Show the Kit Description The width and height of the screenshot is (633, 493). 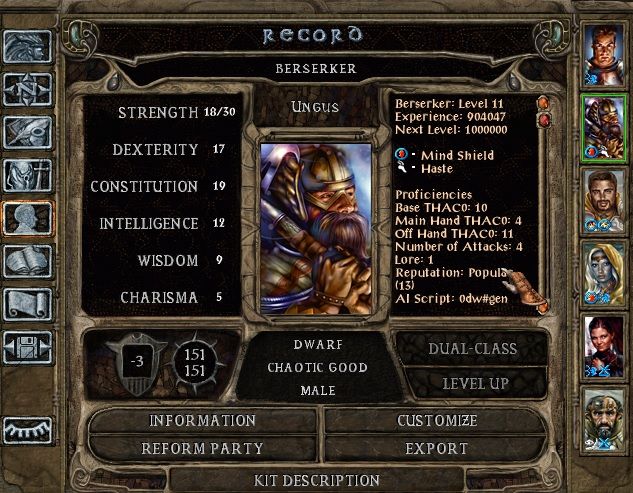tap(317, 480)
